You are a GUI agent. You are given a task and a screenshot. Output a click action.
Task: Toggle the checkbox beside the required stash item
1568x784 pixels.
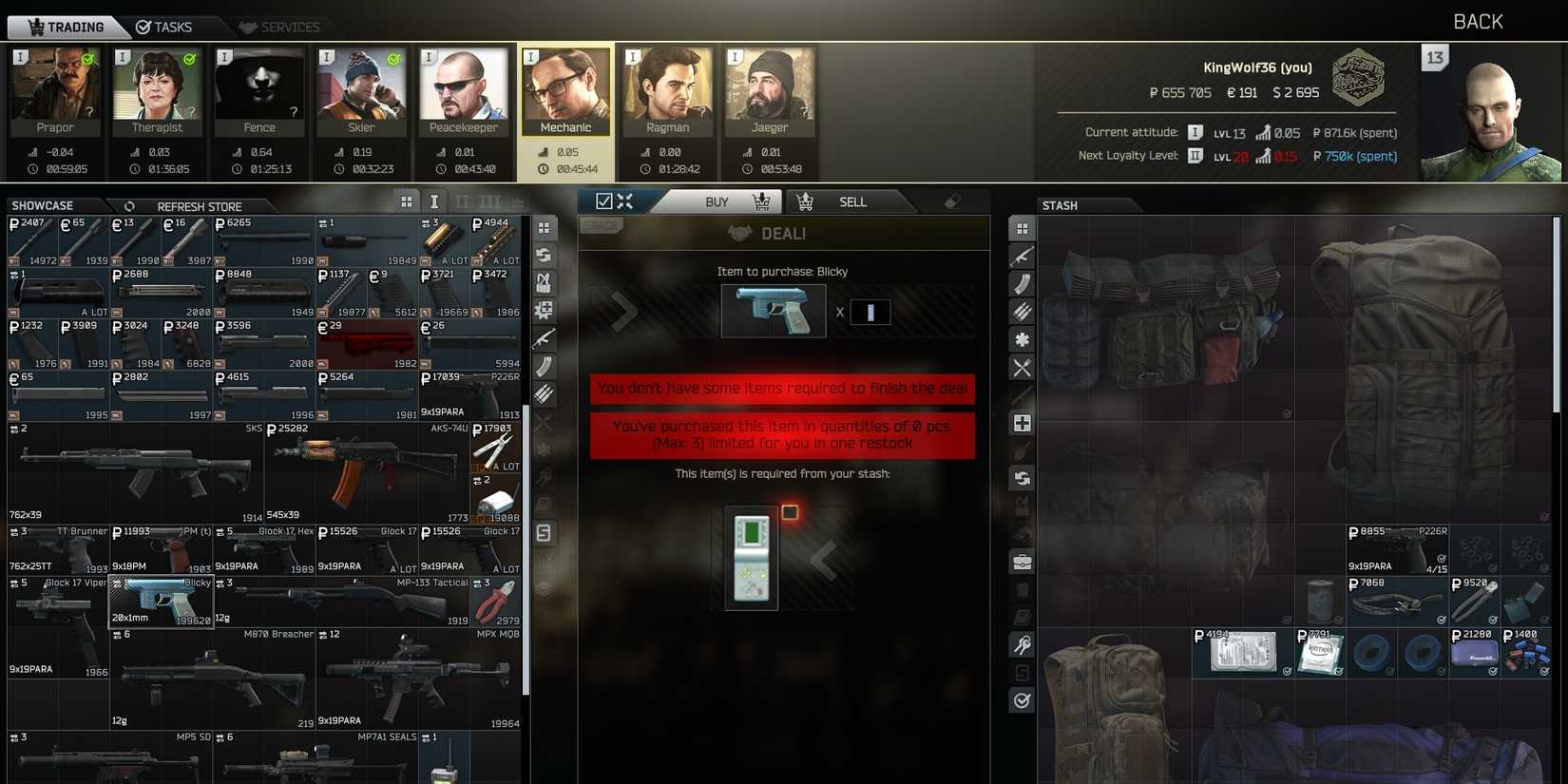(x=790, y=511)
